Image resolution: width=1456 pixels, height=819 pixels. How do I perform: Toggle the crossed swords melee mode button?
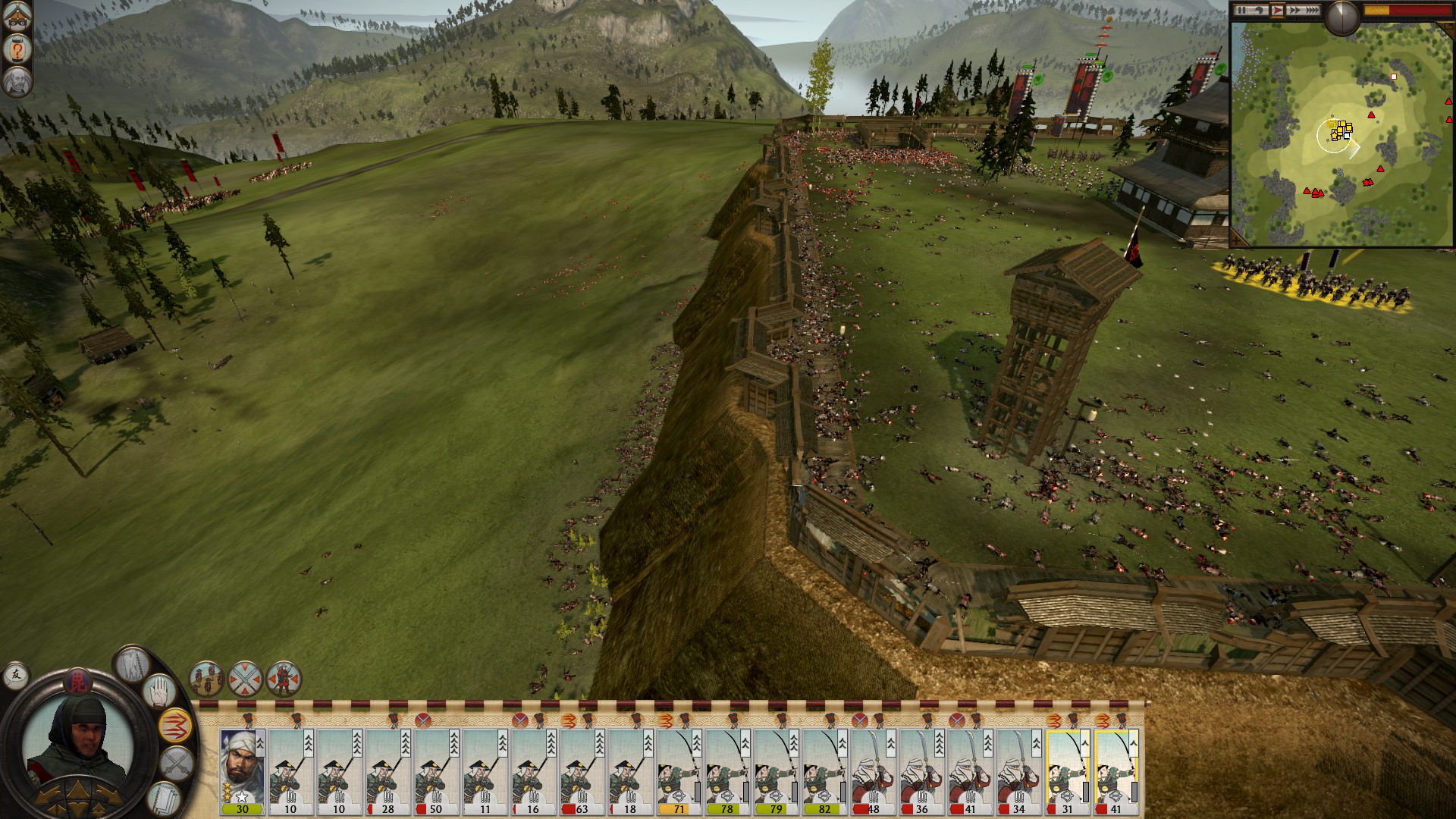[x=177, y=762]
